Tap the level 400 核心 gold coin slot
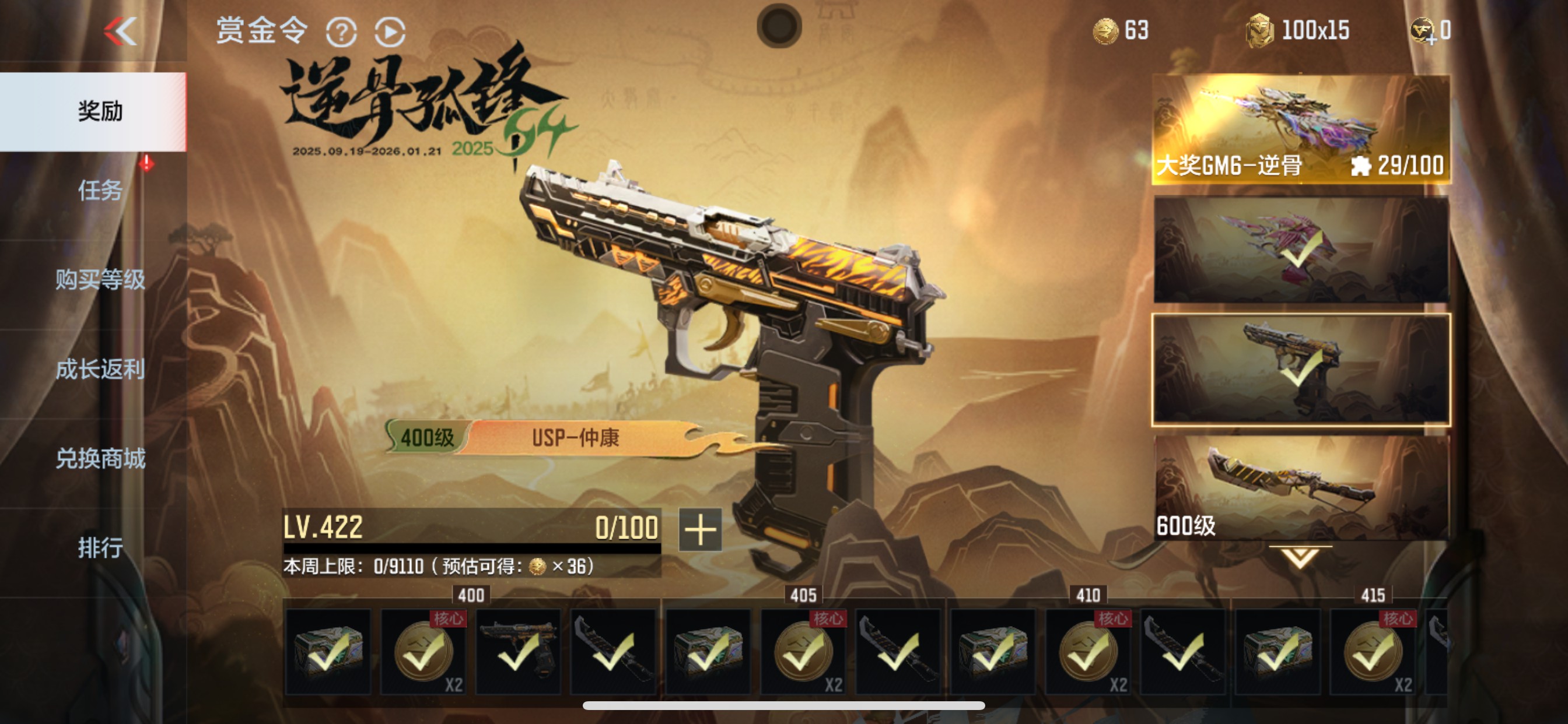The width and height of the screenshot is (1568, 724). tap(423, 651)
